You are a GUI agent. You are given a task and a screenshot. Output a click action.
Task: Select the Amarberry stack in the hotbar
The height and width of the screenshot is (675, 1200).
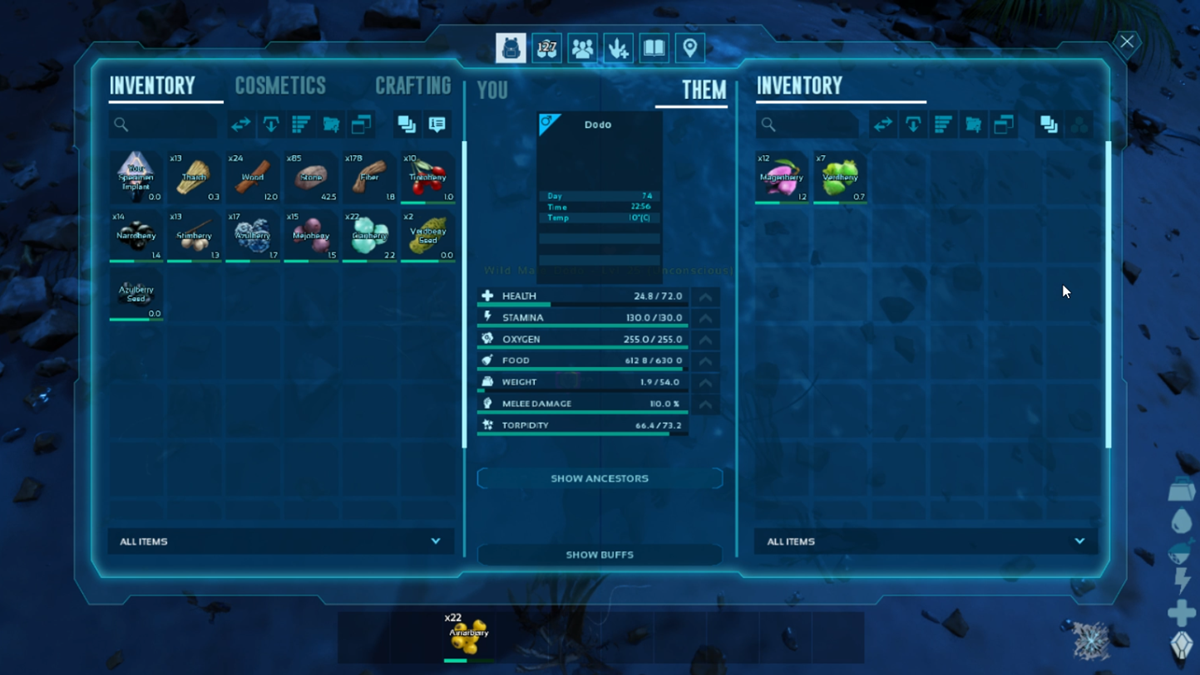click(468, 637)
